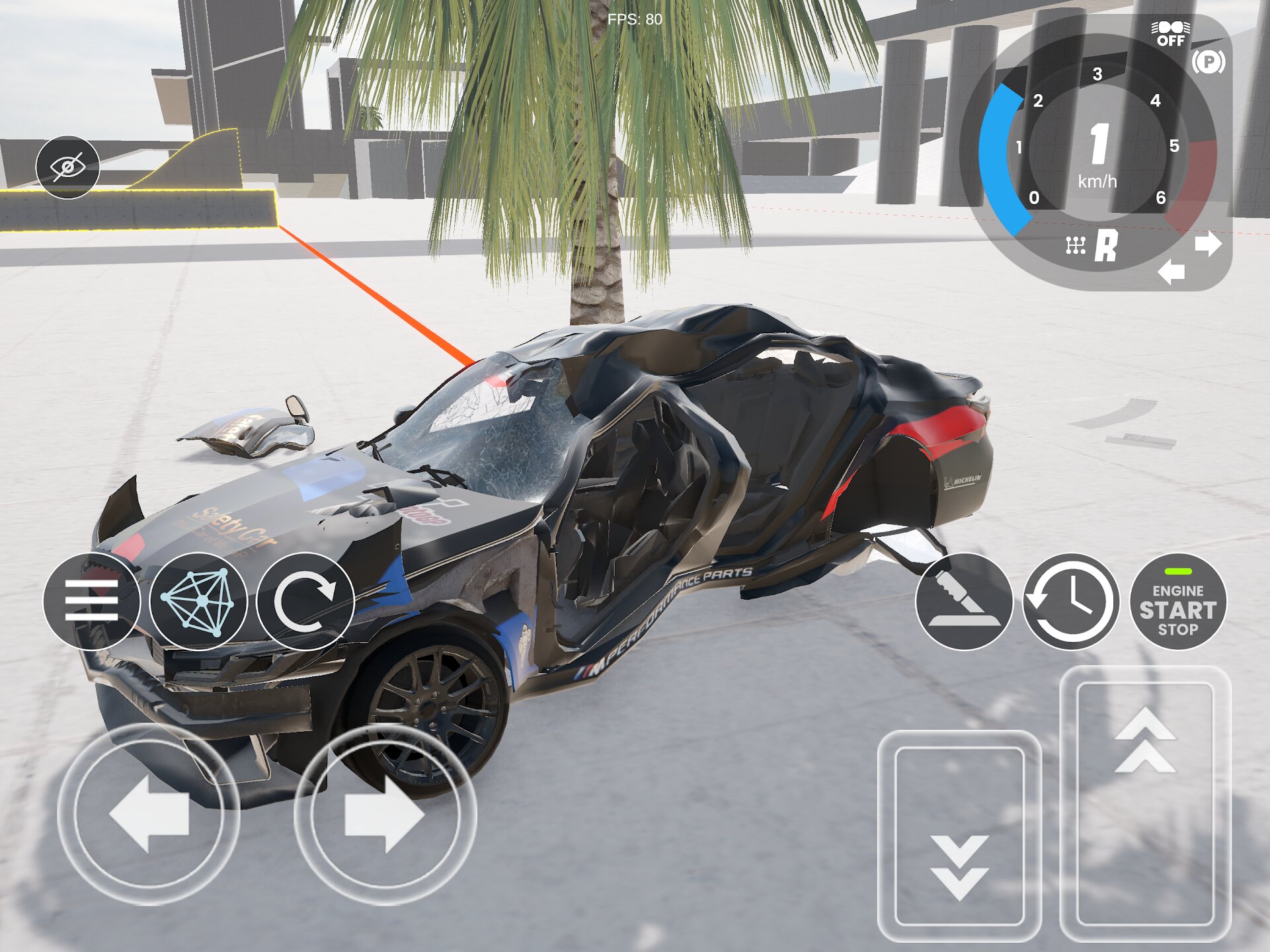Viewport: 1270px width, 952px height.
Task: Tap the rewind clock button
Action: coord(1071,601)
